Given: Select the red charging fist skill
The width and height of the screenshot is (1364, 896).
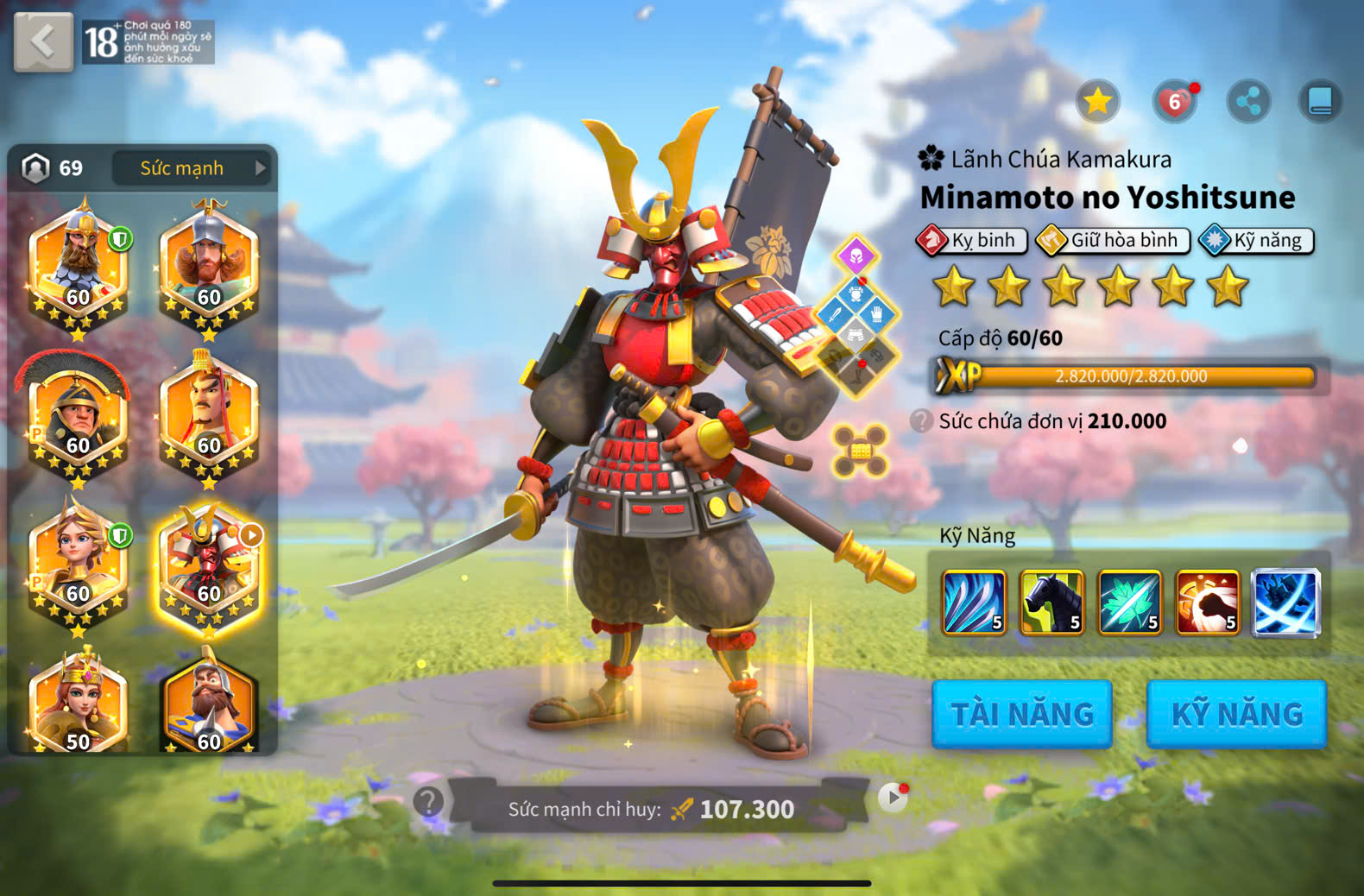Looking at the screenshot, I should (x=1207, y=603).
